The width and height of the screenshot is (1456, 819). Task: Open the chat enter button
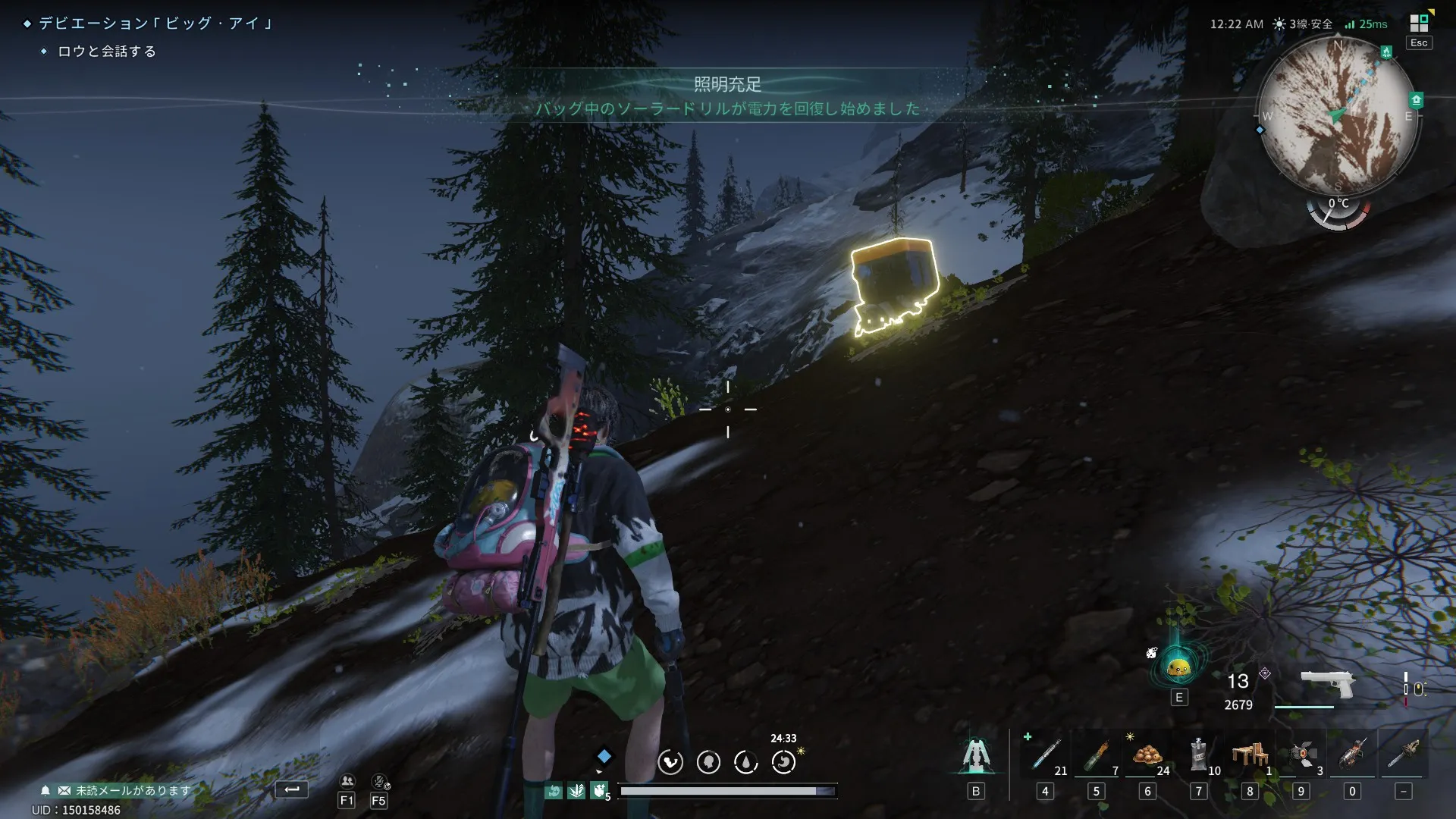click(292, 789)
